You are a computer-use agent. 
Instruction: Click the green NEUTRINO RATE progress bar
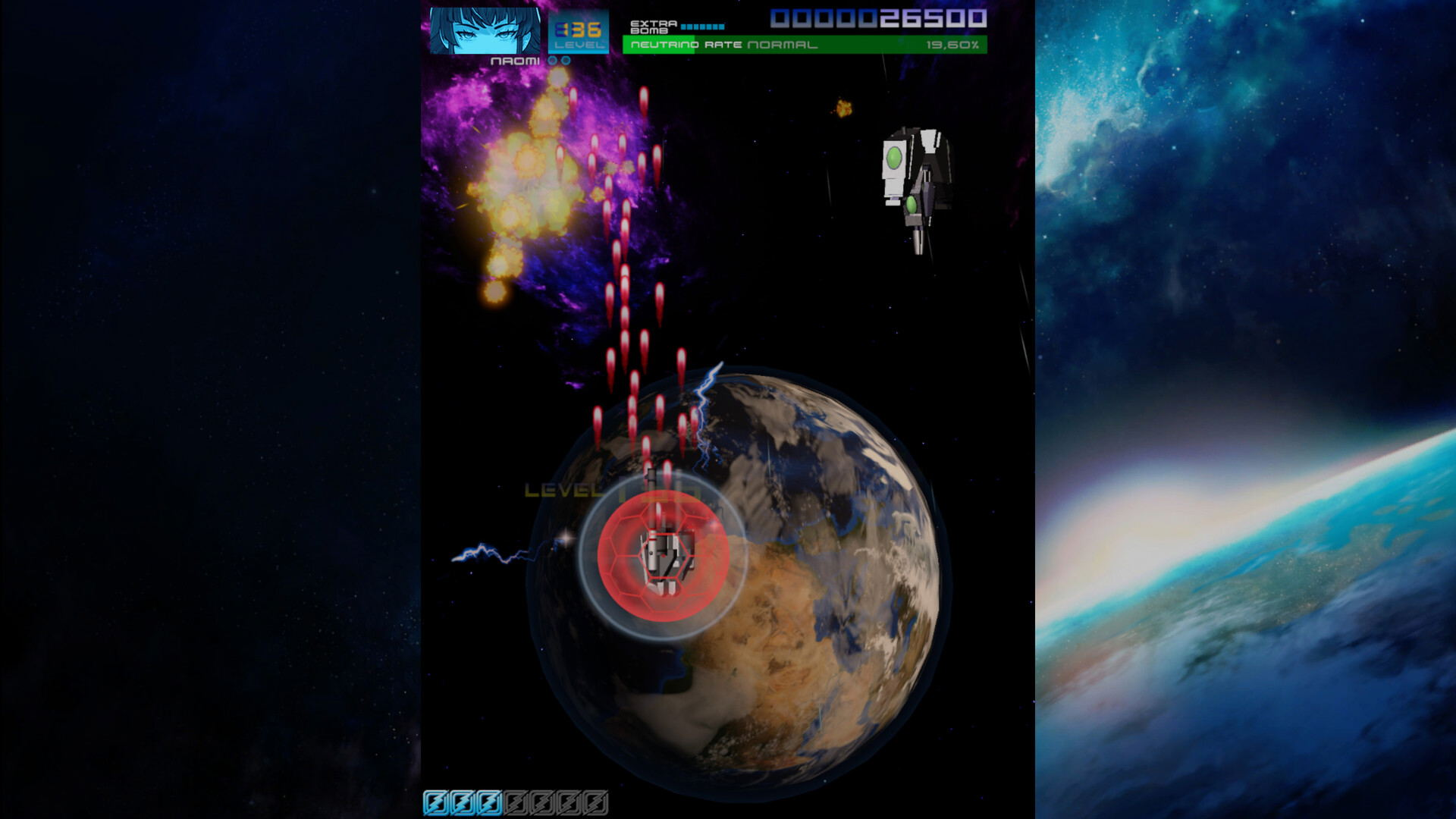[660, 47]
